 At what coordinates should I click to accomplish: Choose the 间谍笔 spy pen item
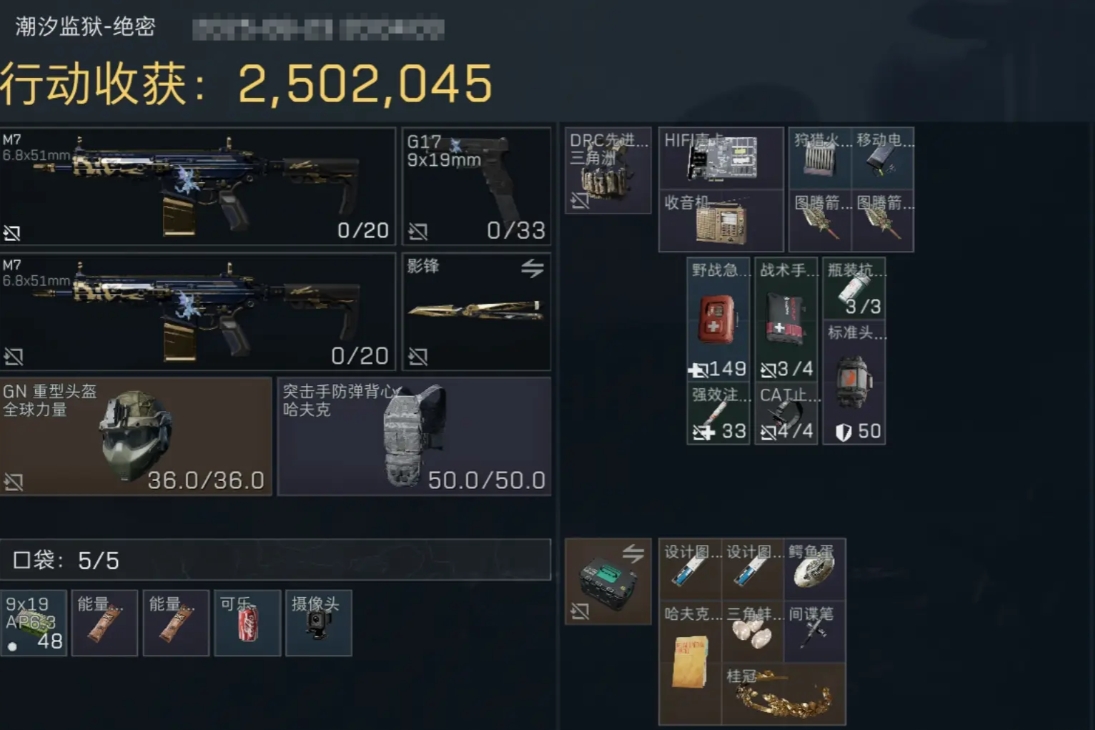click(x=814, y=631)
